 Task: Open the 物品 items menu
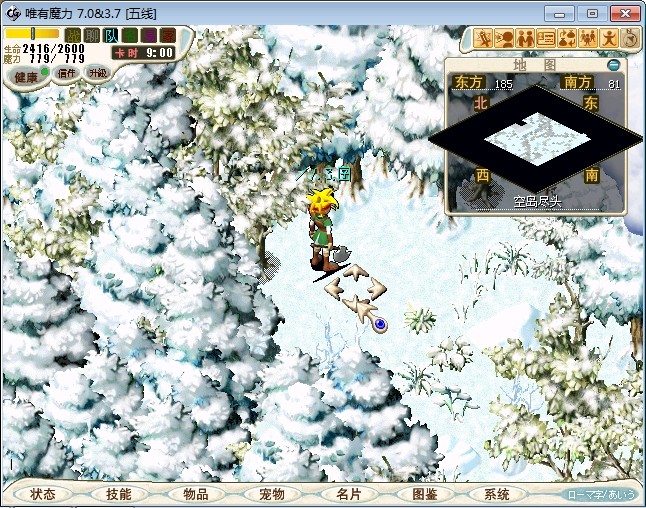click(x=195, y=494)
